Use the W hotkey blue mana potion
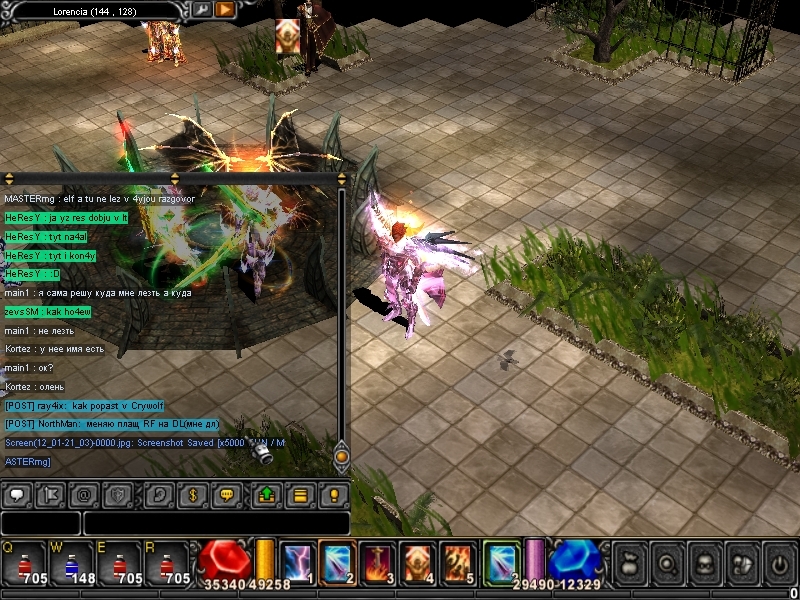The image size is (800, 600). click(x=72, y=562)
